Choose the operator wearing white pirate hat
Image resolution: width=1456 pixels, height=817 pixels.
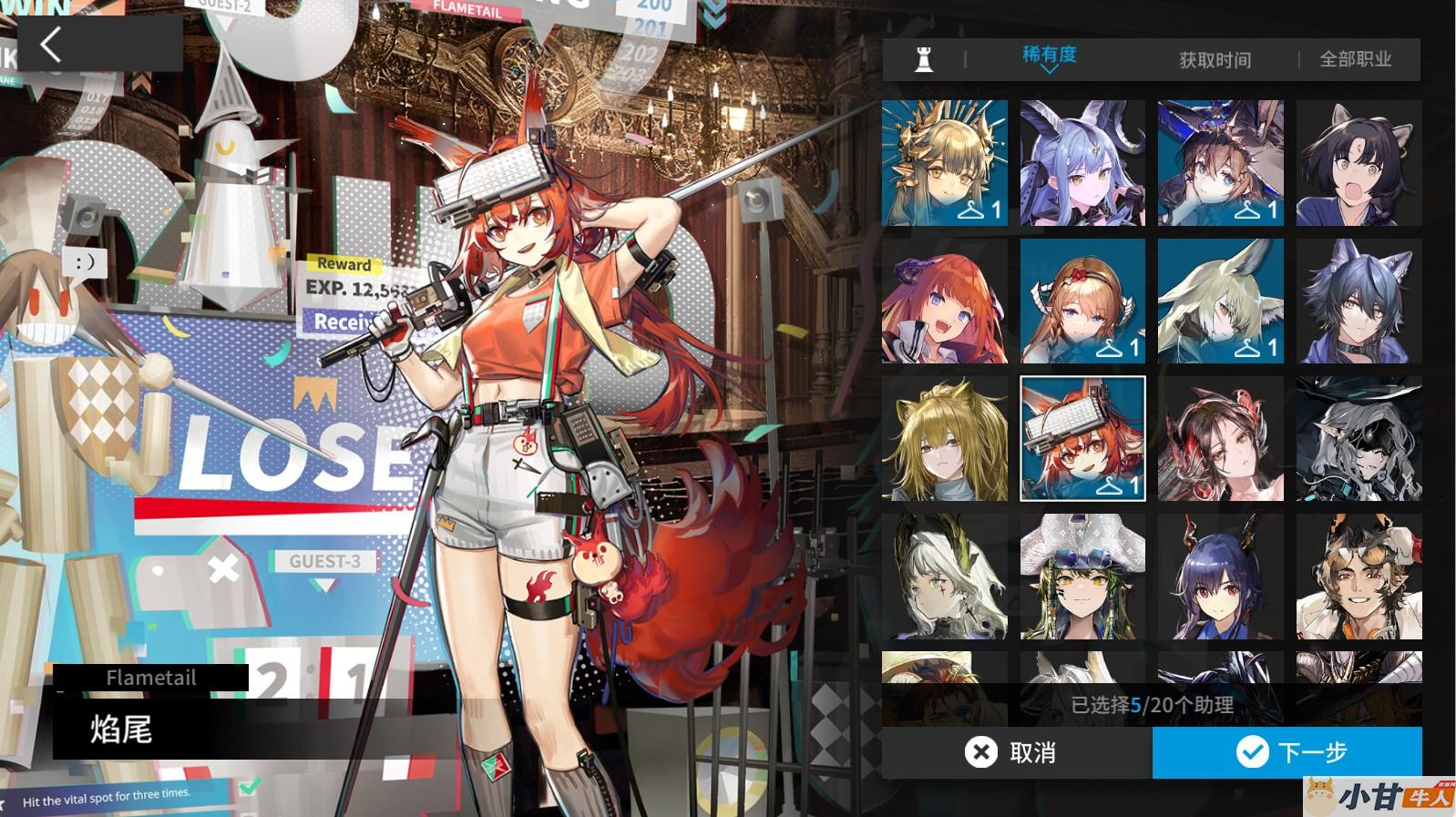tap(1082, 576)
